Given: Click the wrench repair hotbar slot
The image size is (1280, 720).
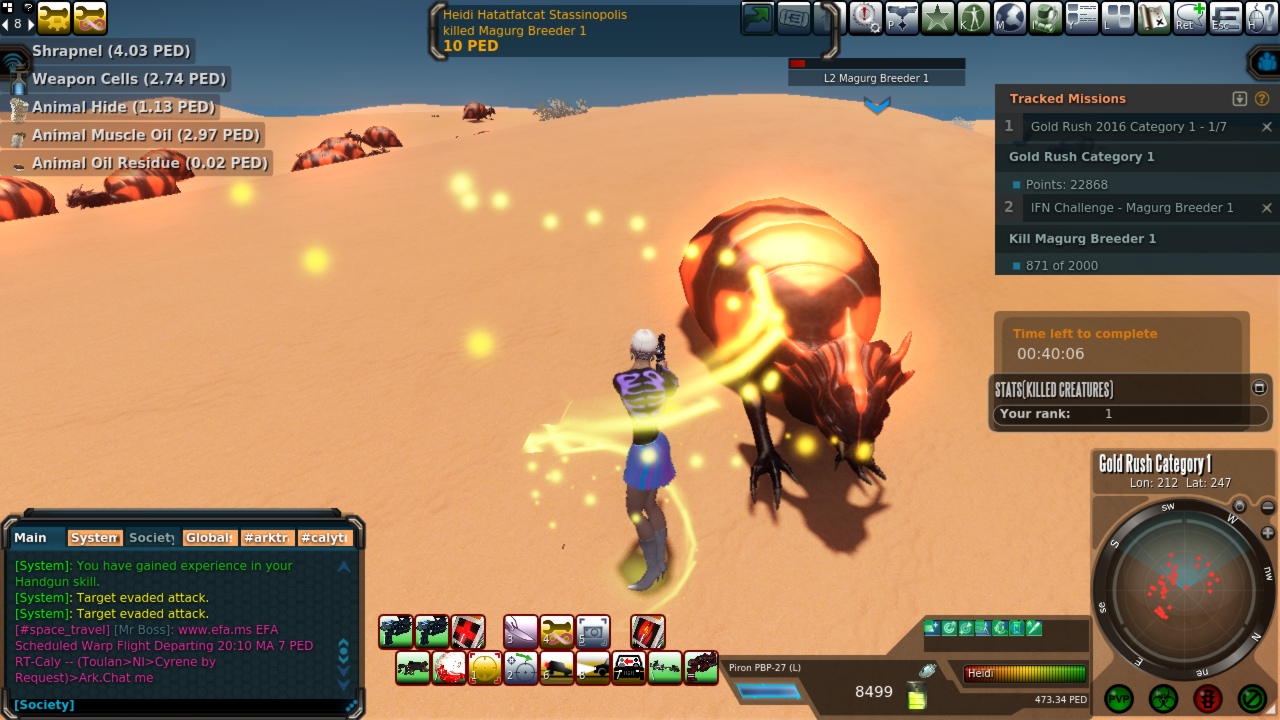Looking at the screenshot, I should click(x=557, y=631).
